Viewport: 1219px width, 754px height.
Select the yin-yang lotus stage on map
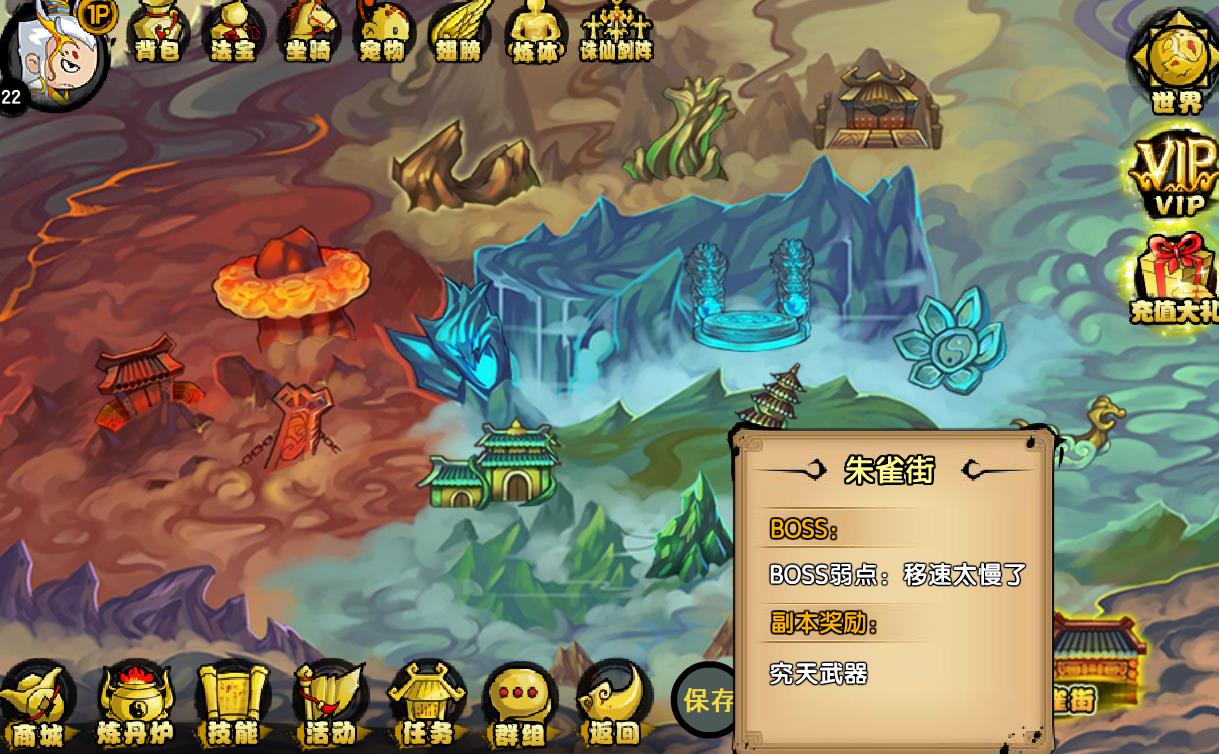coord(946,342)
